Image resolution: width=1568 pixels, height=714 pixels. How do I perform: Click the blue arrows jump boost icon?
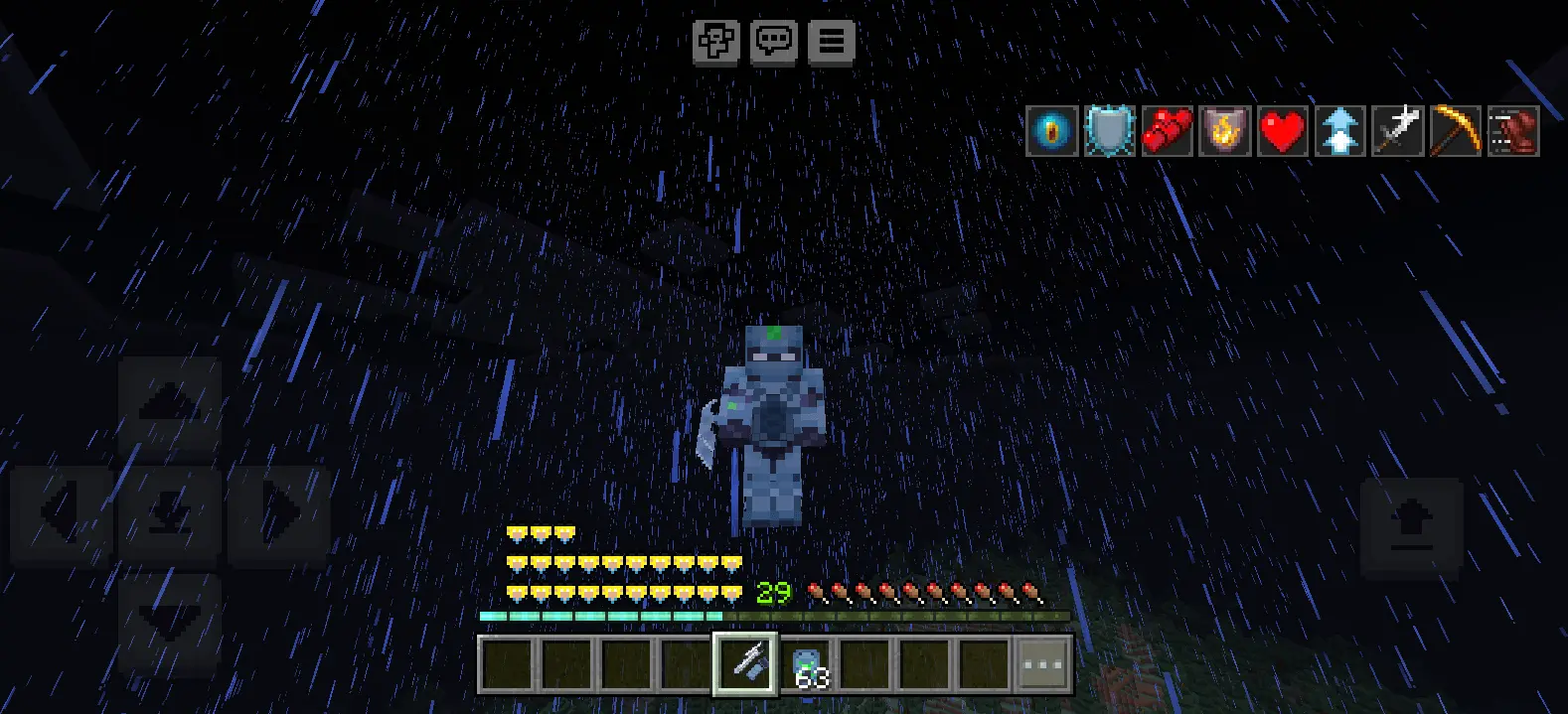[x=1339, y=131]
